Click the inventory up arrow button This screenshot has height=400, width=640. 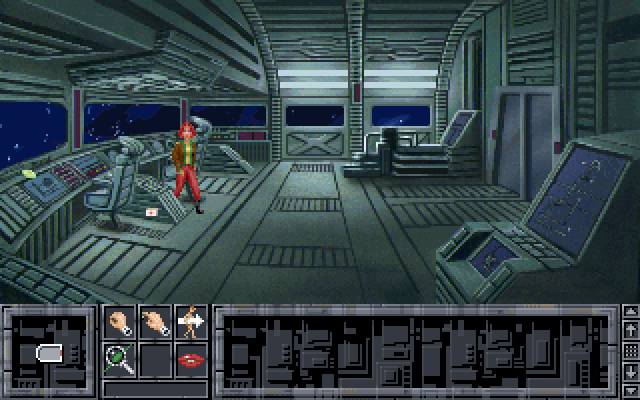[x=630, y=329]
